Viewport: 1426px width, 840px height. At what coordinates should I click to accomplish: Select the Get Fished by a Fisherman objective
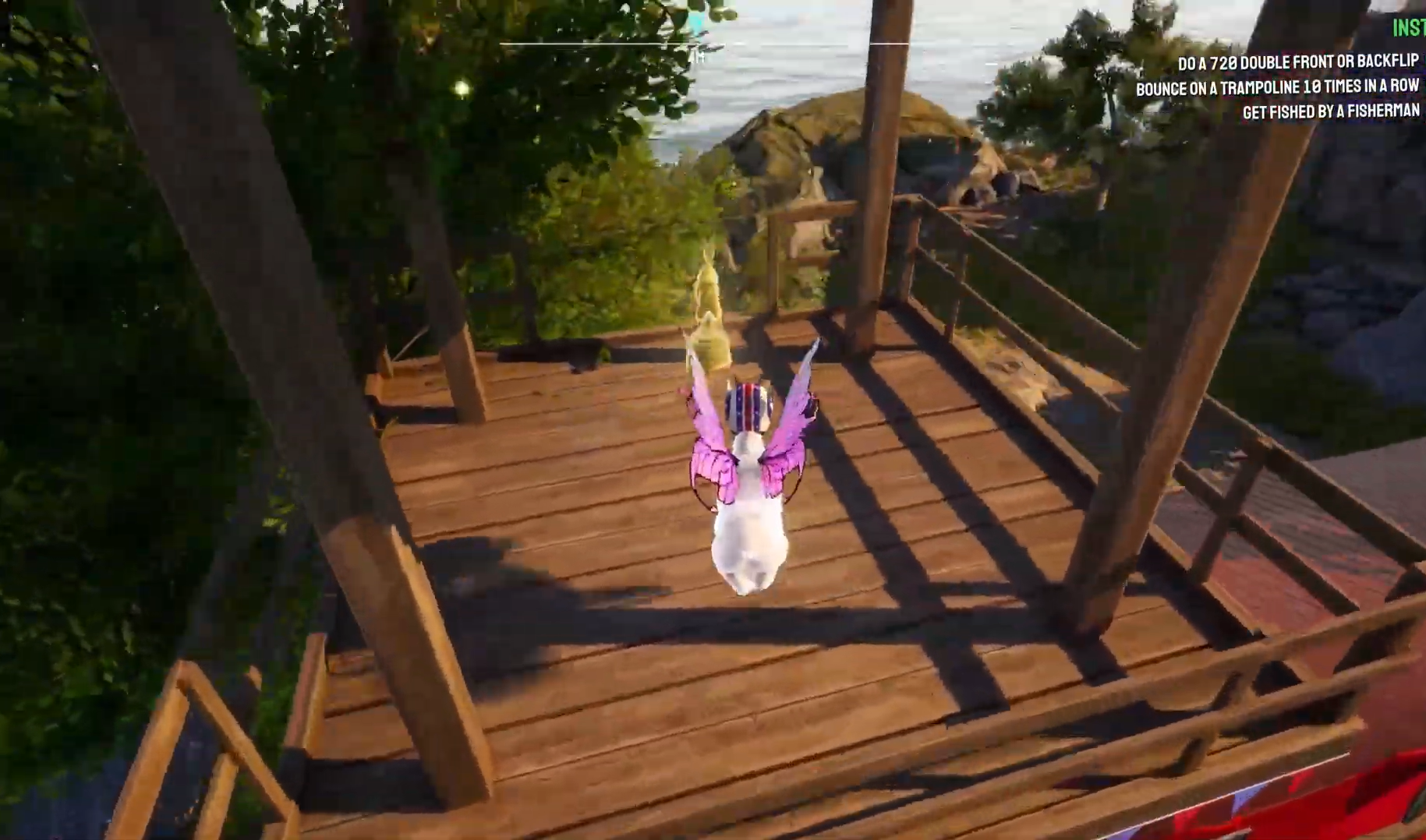click(x=1330, y=111)
